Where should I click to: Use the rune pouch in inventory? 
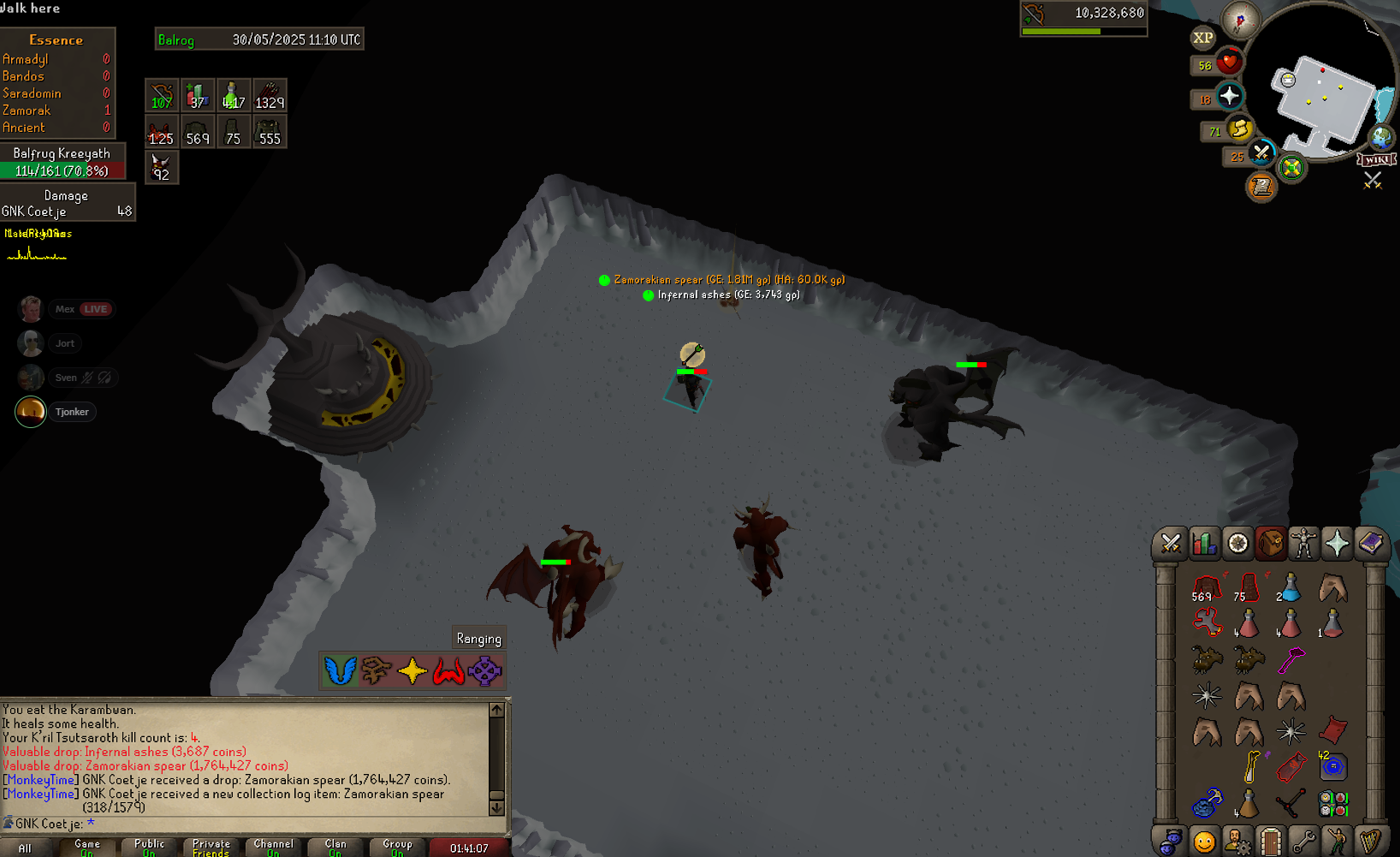(x=1207, y=803)
